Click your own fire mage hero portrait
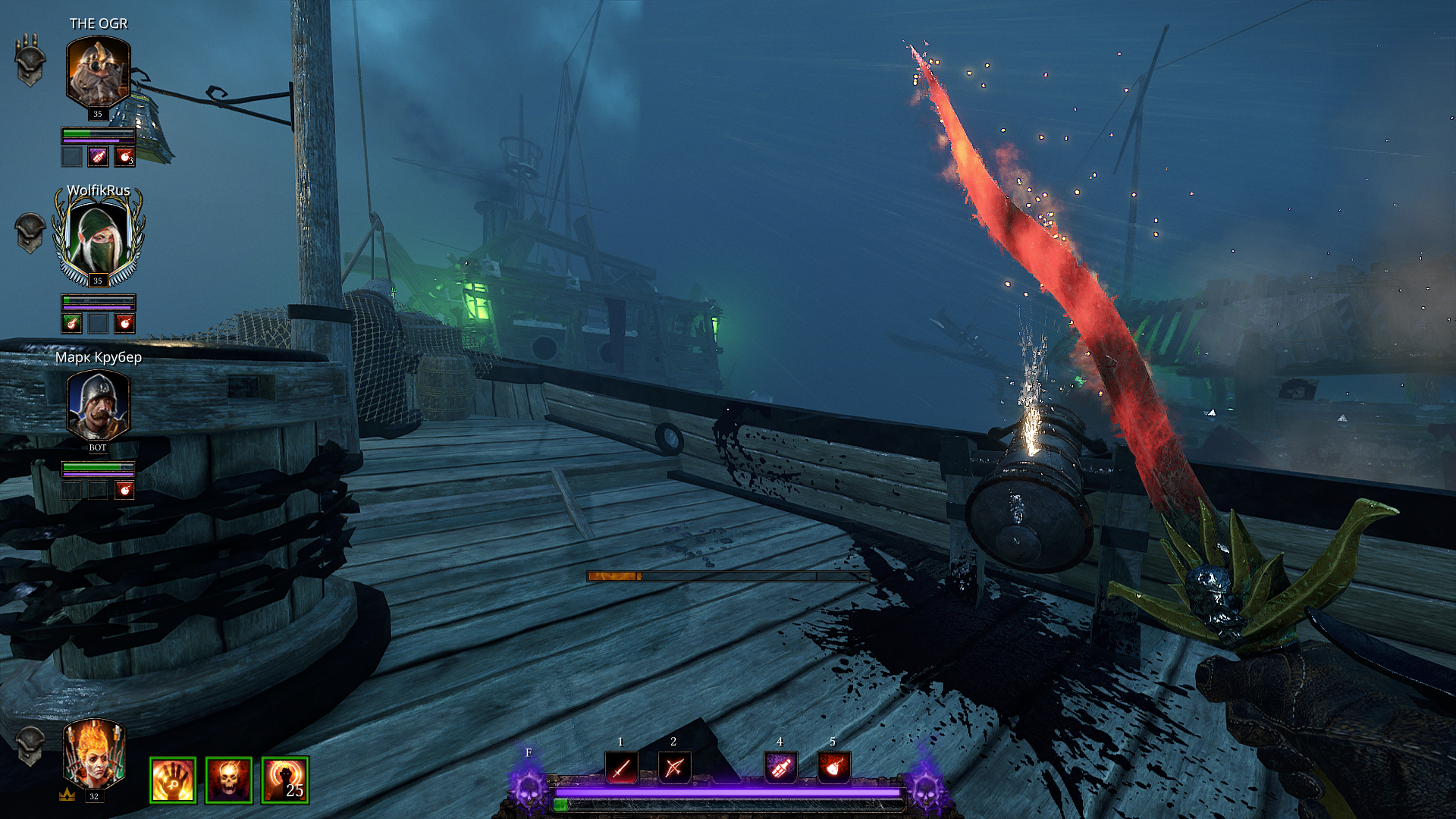This screenshot has width=1456, height=819. pyautogui.click(x=94, y=755)
